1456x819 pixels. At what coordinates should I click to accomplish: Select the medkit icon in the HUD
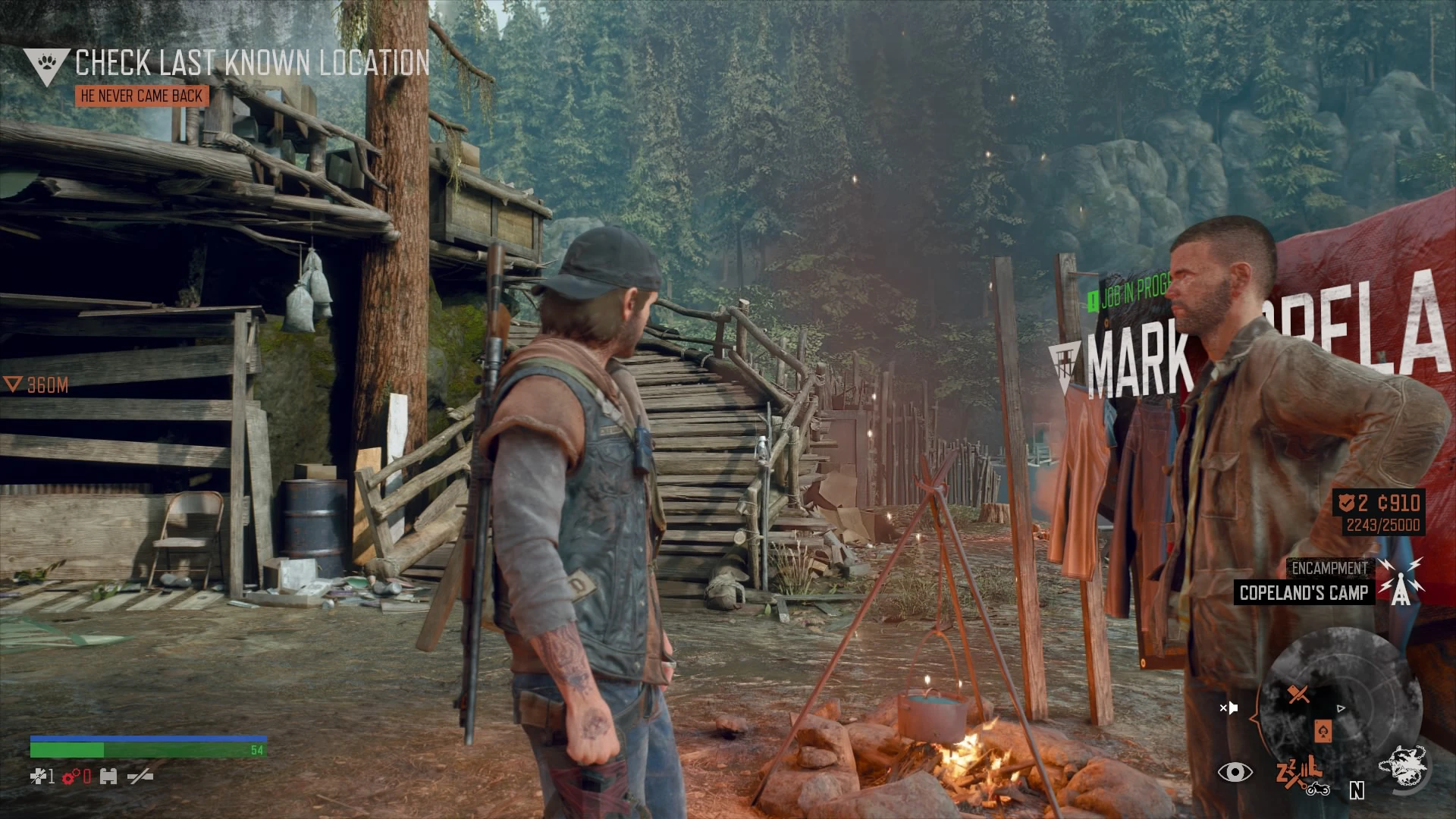pos(39,777)
